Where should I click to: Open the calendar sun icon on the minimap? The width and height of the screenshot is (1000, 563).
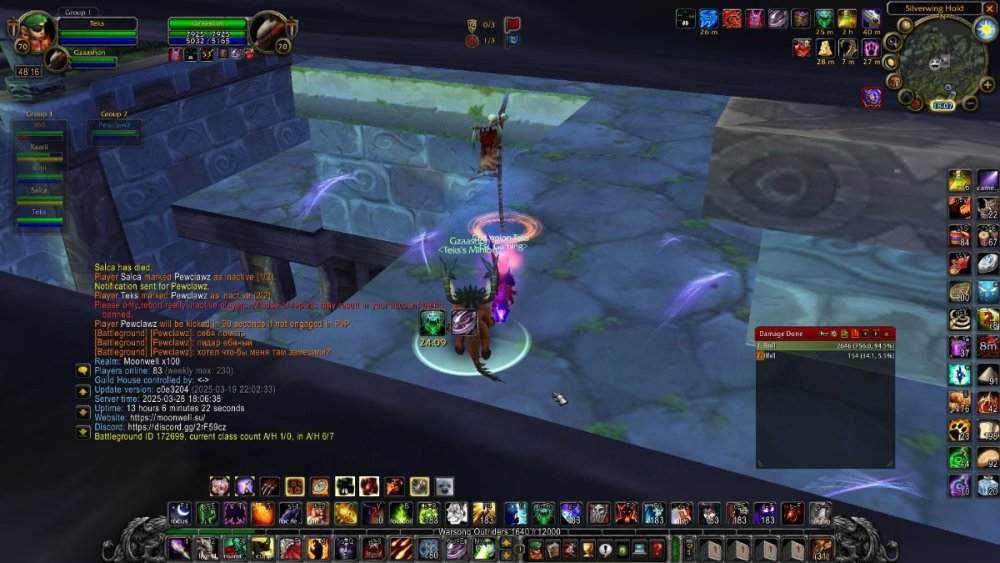pos(984,29)
